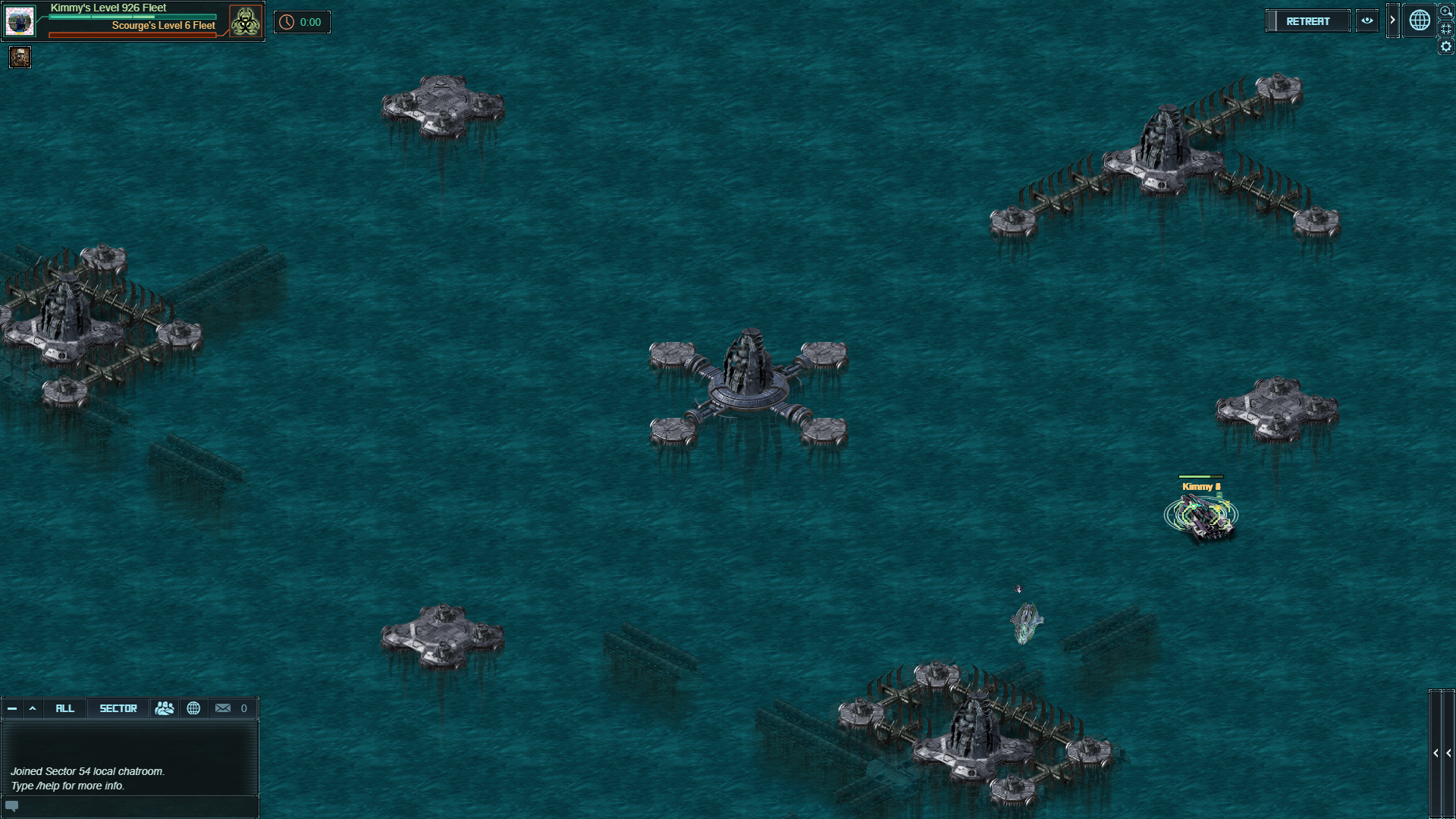Click the magnifier zoom-in button
Viewport: 1456px width, 819px height.
[1446, 11]
